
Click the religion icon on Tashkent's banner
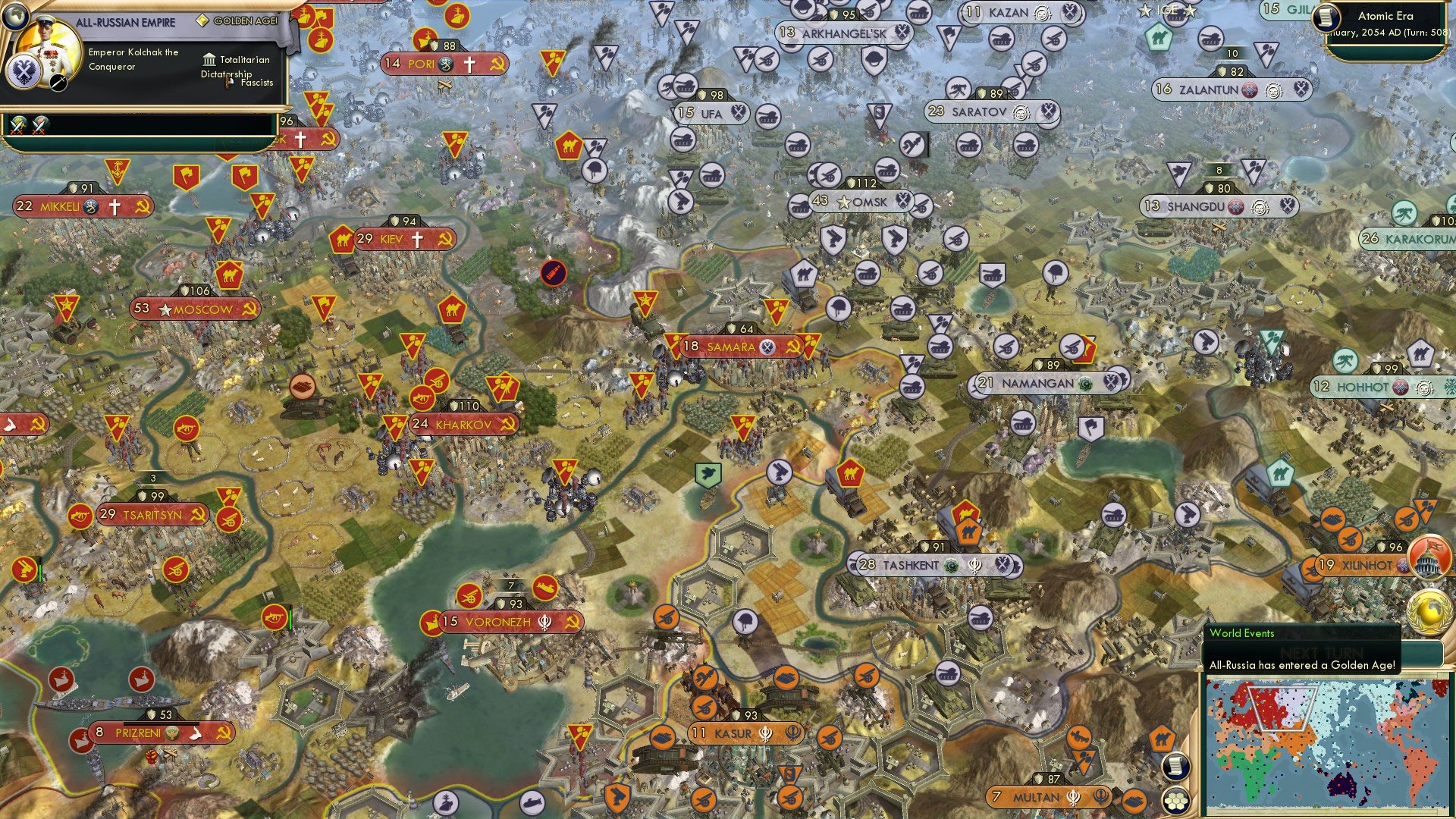pos(949,566)
